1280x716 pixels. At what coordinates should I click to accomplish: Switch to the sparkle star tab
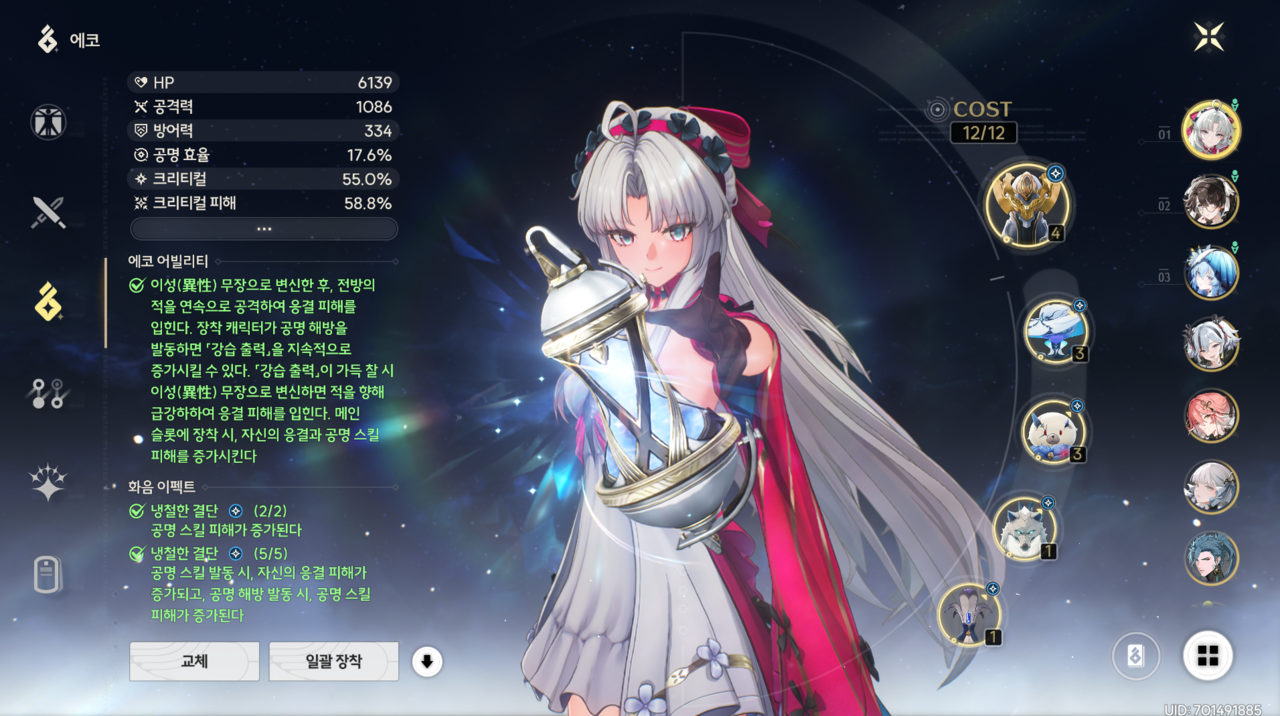(48, 483)
